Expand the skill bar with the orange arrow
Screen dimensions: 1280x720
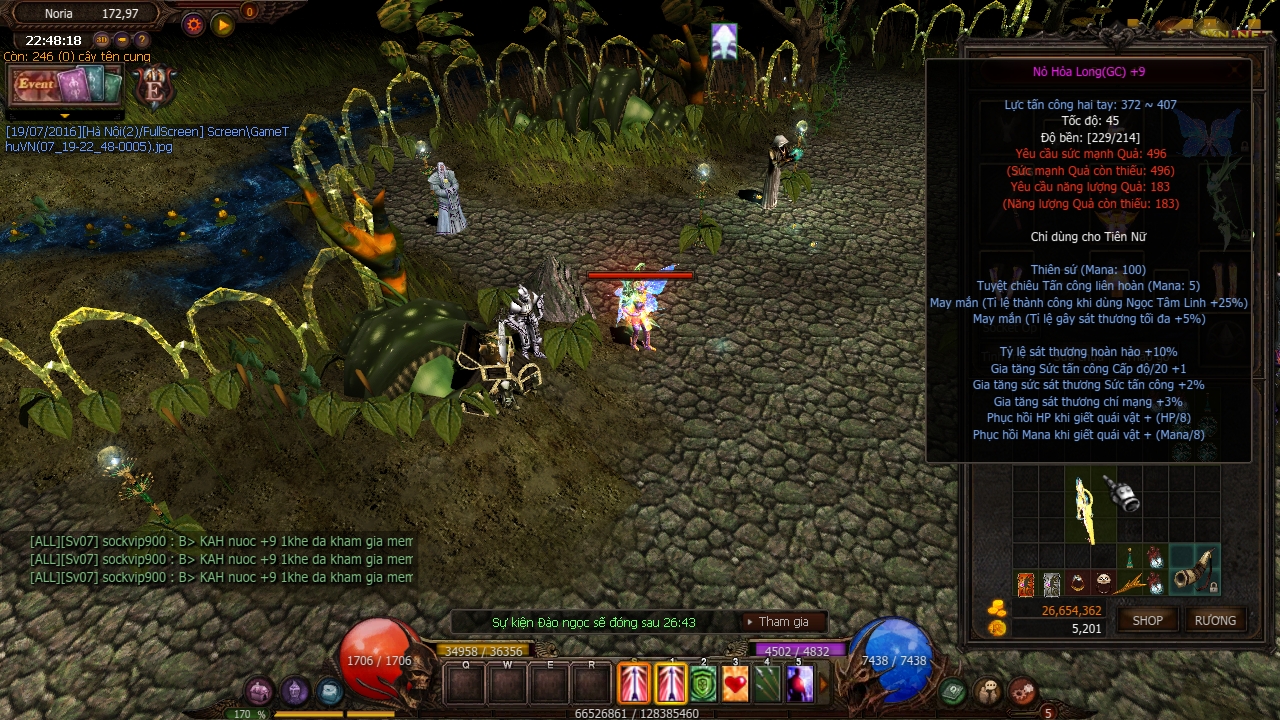point(824,685)
